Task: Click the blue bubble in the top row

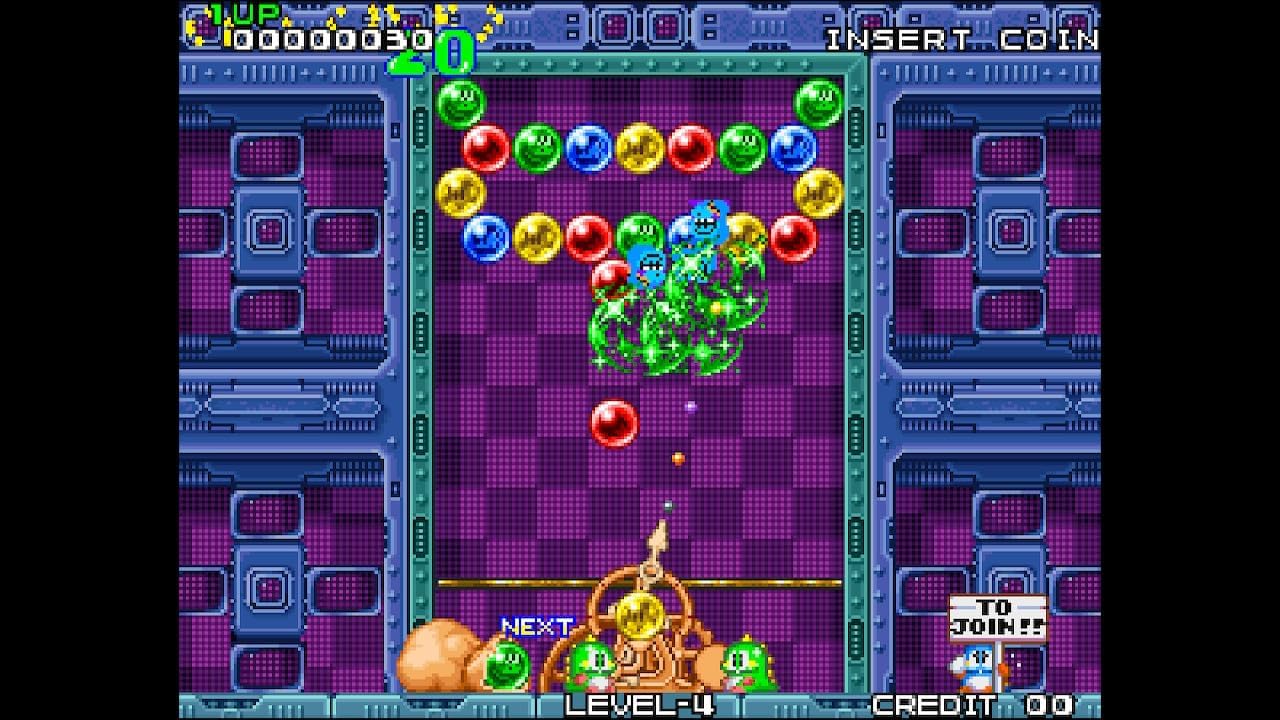Action: (x=588, y=150)
